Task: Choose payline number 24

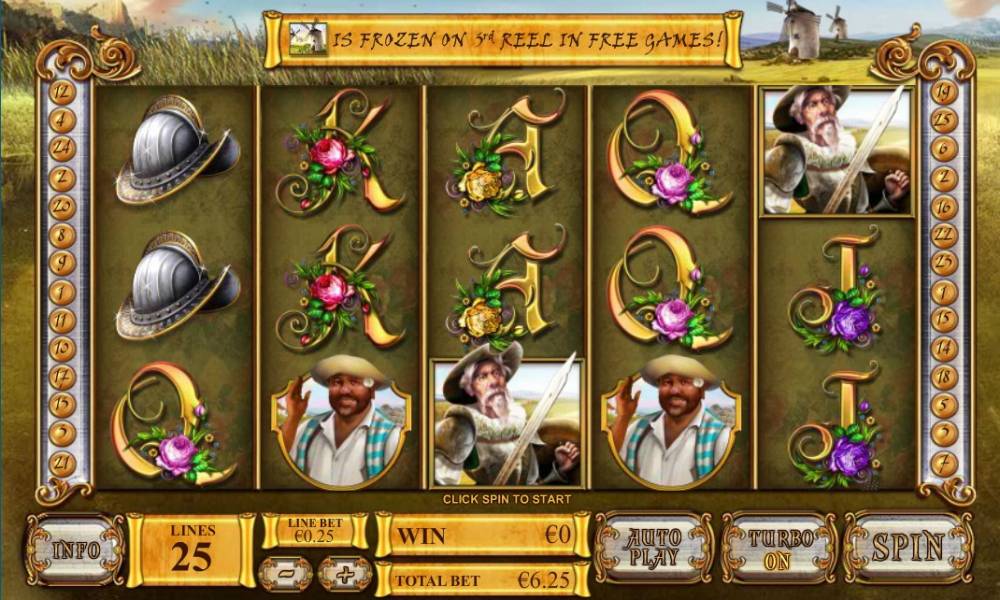Action: (x=62, y=150)
